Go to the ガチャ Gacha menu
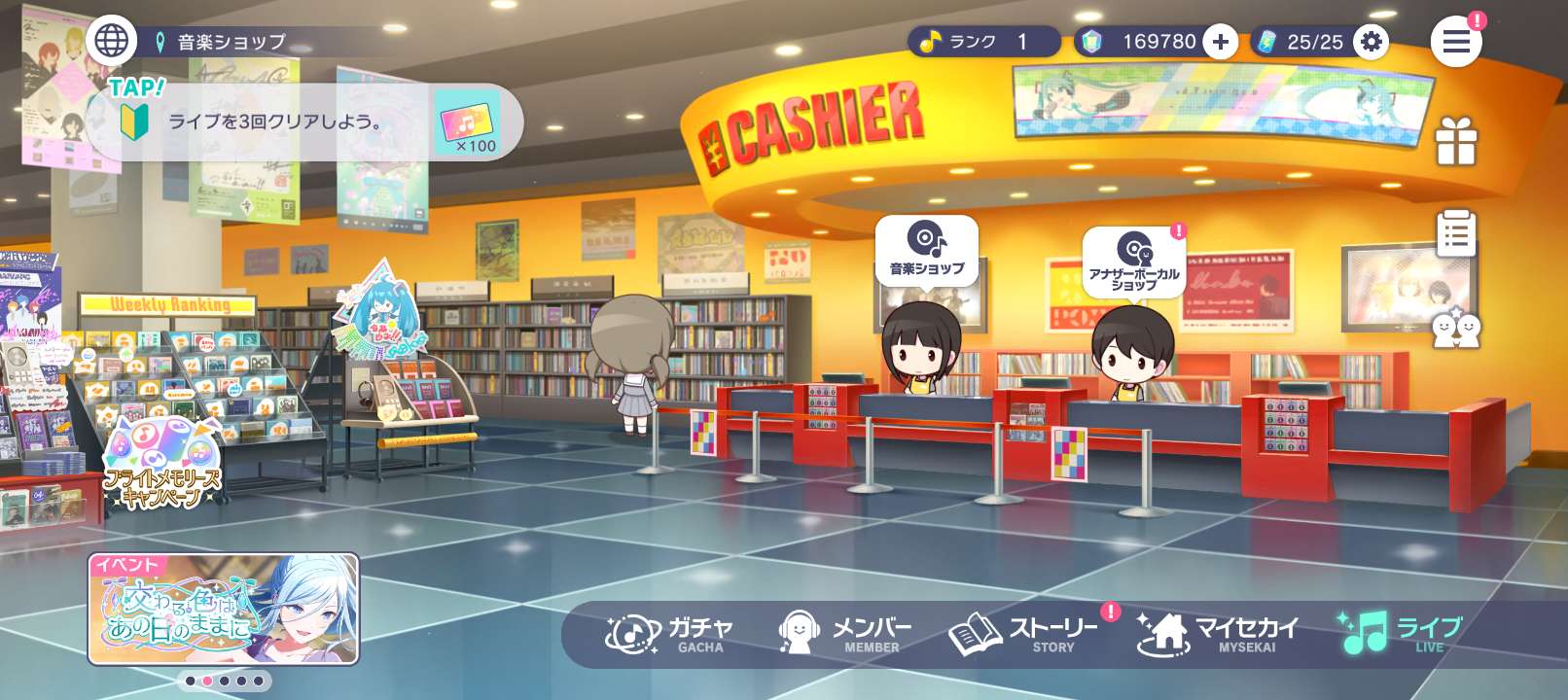The height and width of the screenshot is (700, 1568). click(x=670, y=634)
